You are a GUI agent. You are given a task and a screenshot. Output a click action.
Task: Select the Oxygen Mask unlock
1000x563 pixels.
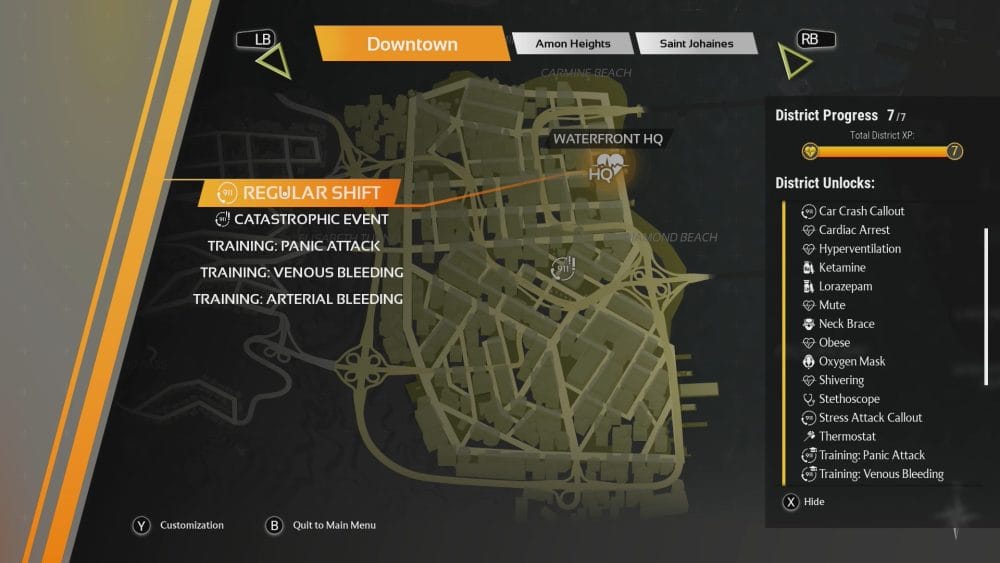[x=851, y=361]
